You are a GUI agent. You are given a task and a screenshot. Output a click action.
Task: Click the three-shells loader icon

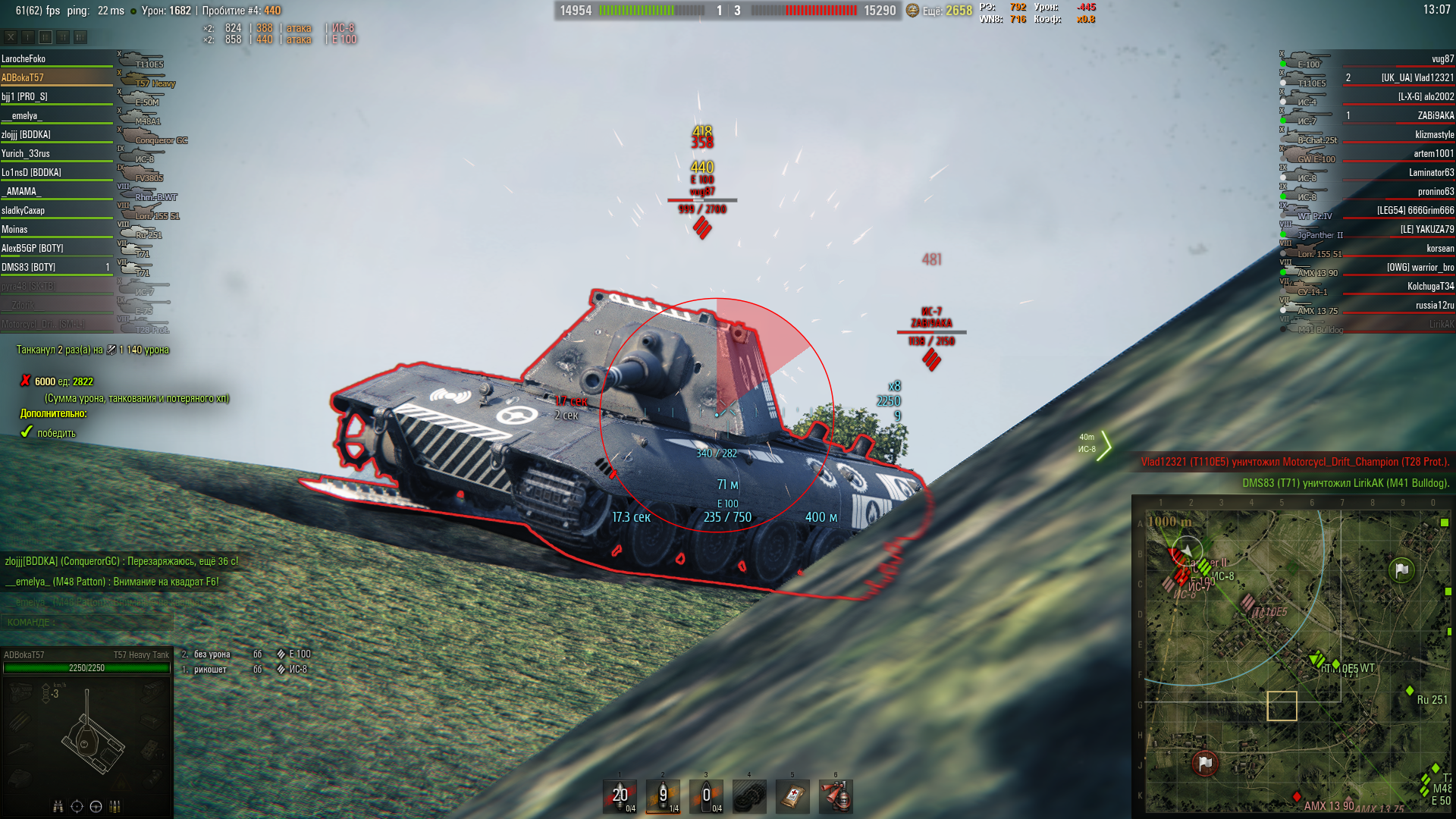pos(115,806)
